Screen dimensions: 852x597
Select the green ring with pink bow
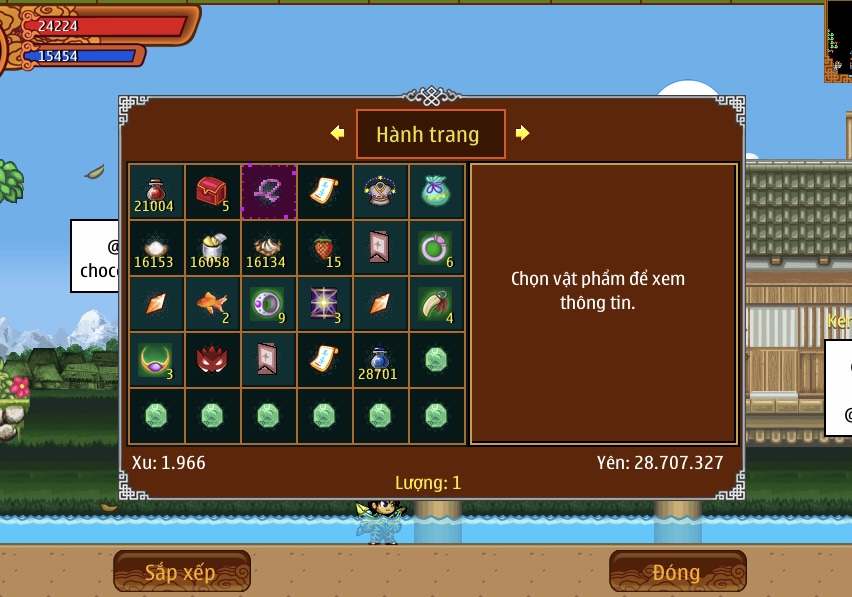[436, 248]
